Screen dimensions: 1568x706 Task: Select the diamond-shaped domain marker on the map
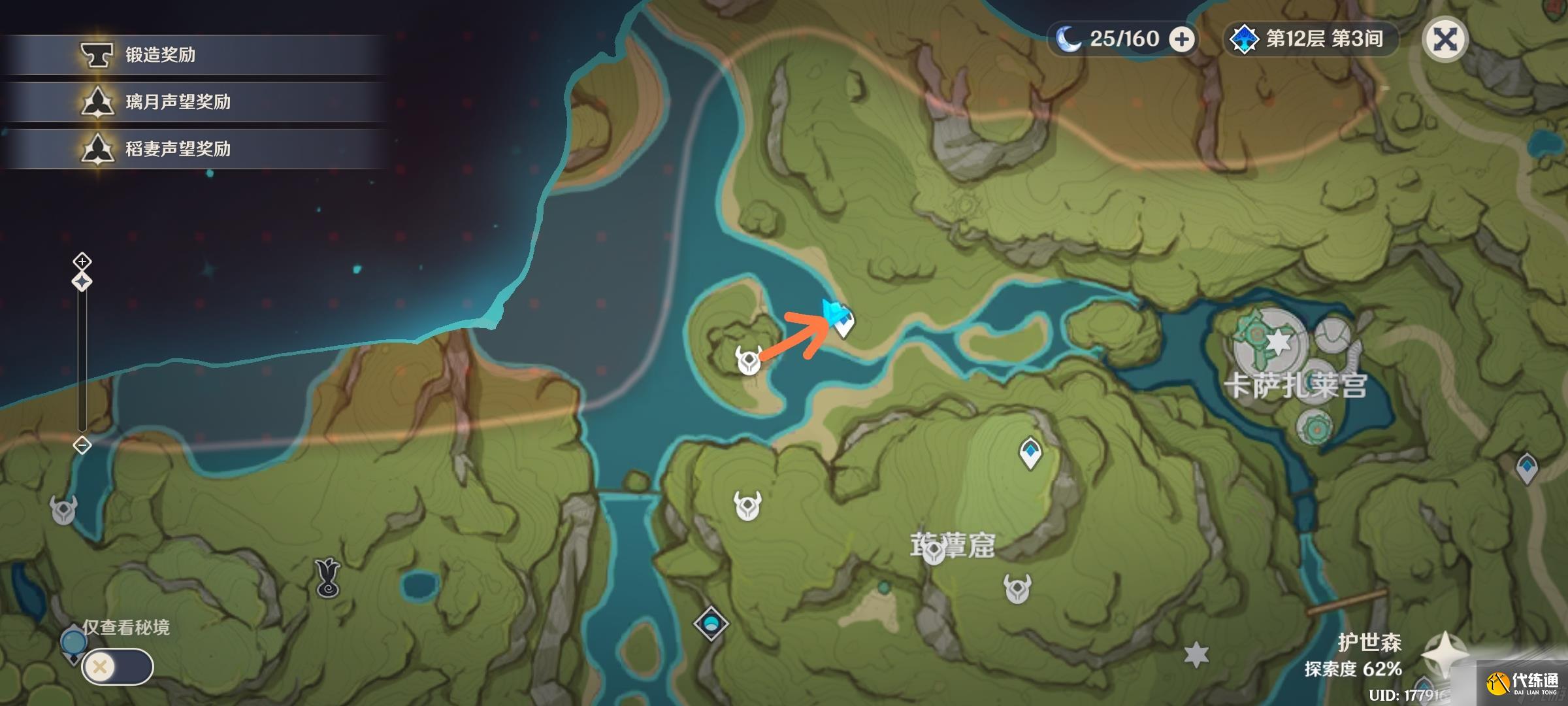pyautogui.click(x=711, y=623)
